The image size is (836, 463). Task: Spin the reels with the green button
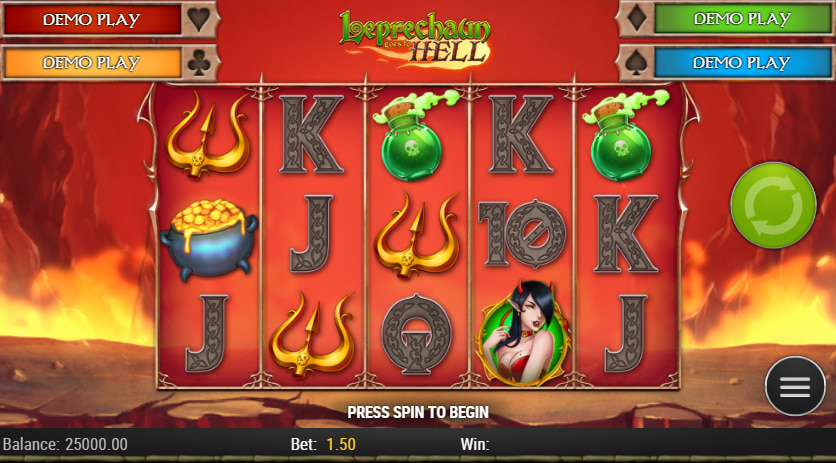point(773,206)
